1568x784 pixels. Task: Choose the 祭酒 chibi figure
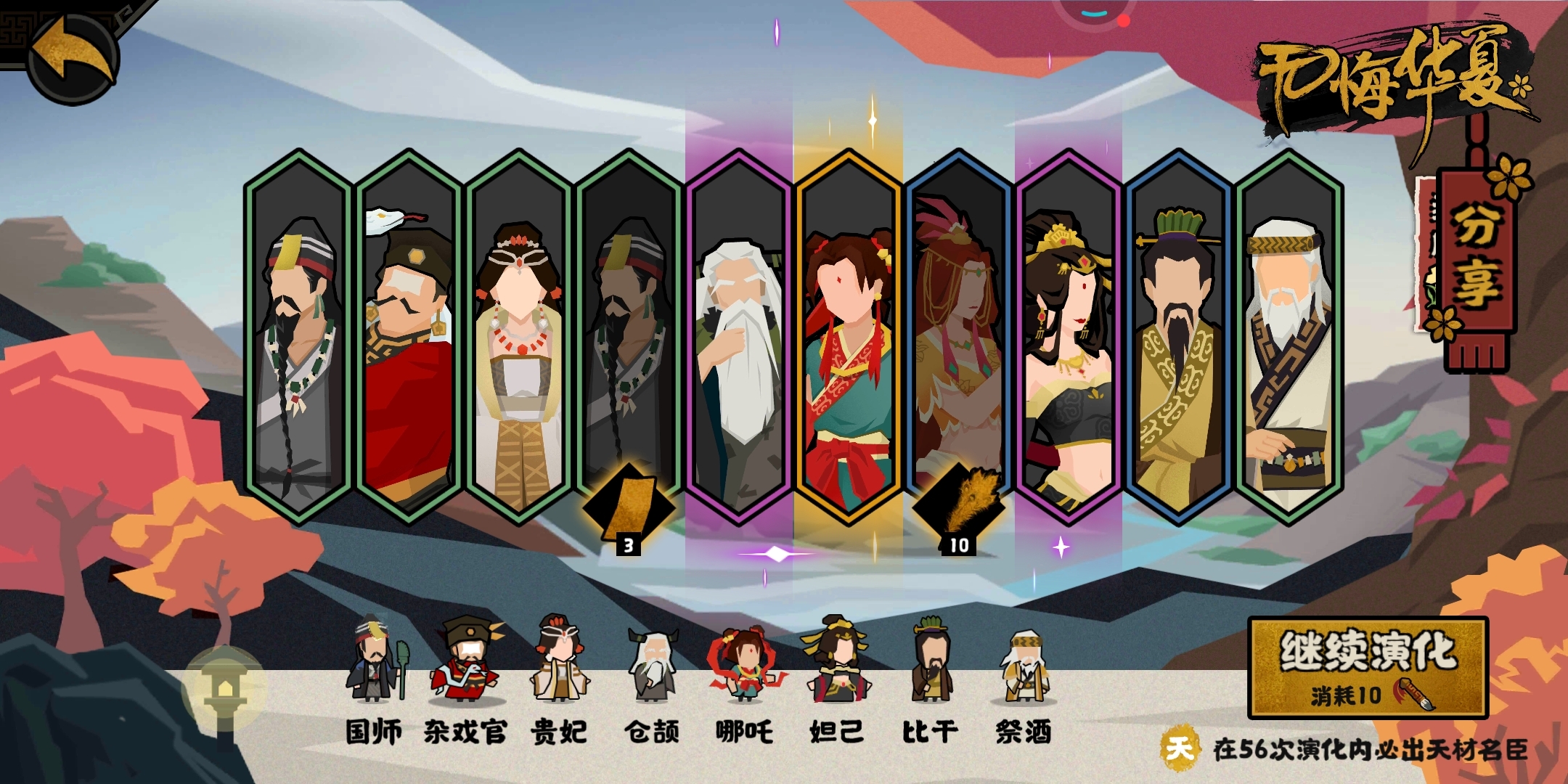click(x=1024, y=664)
